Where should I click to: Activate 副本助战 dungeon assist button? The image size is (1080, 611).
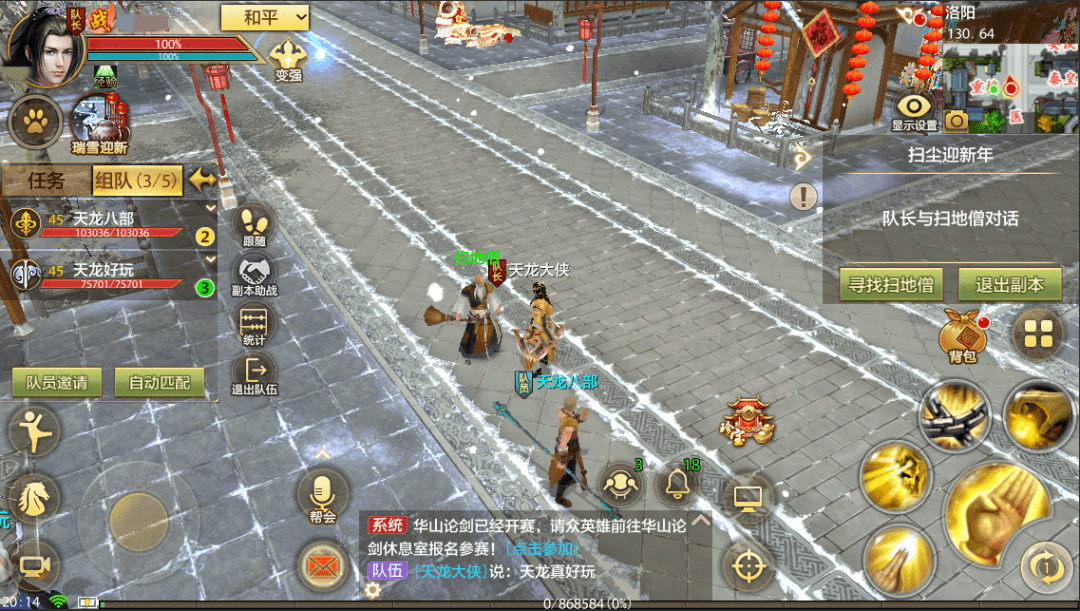coord(254,275)
